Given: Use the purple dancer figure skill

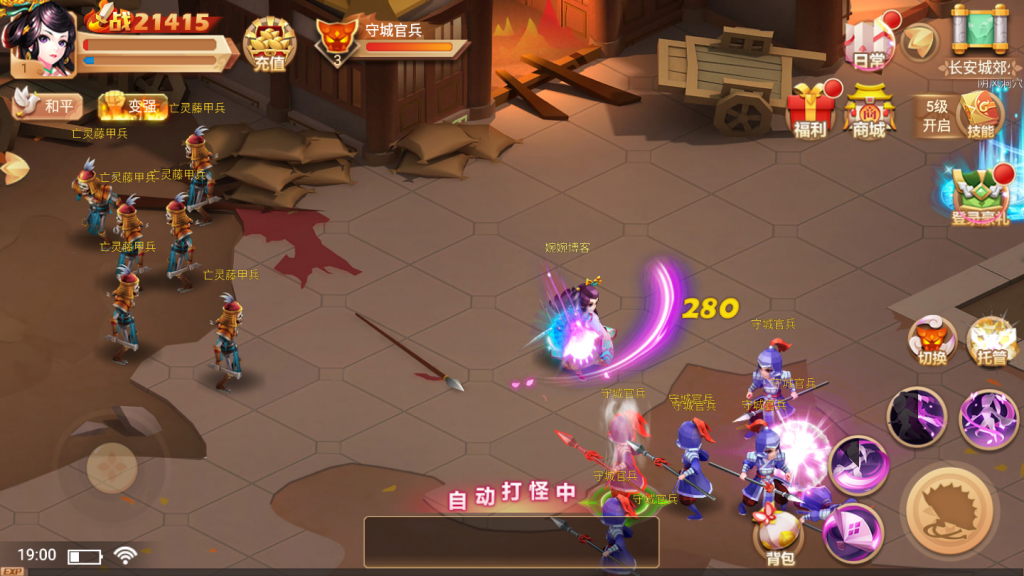Looking at the screenshot, I should point(988,418).
